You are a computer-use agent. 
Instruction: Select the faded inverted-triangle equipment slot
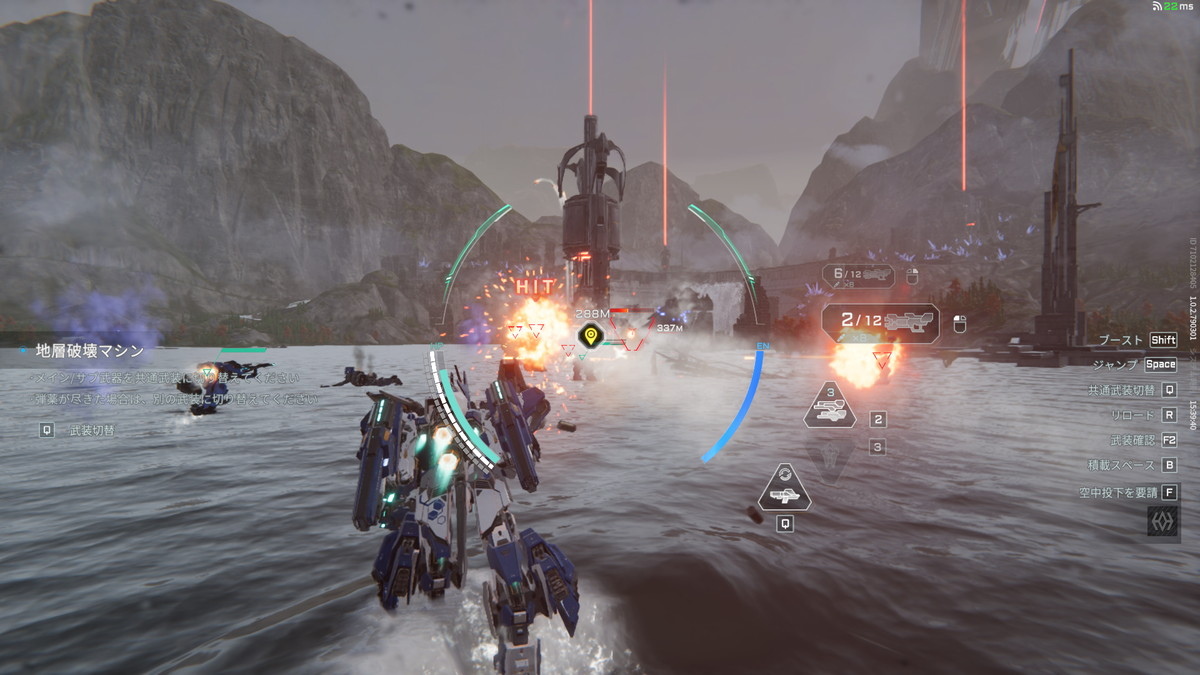pyautogui.click(x=829, y=457)
